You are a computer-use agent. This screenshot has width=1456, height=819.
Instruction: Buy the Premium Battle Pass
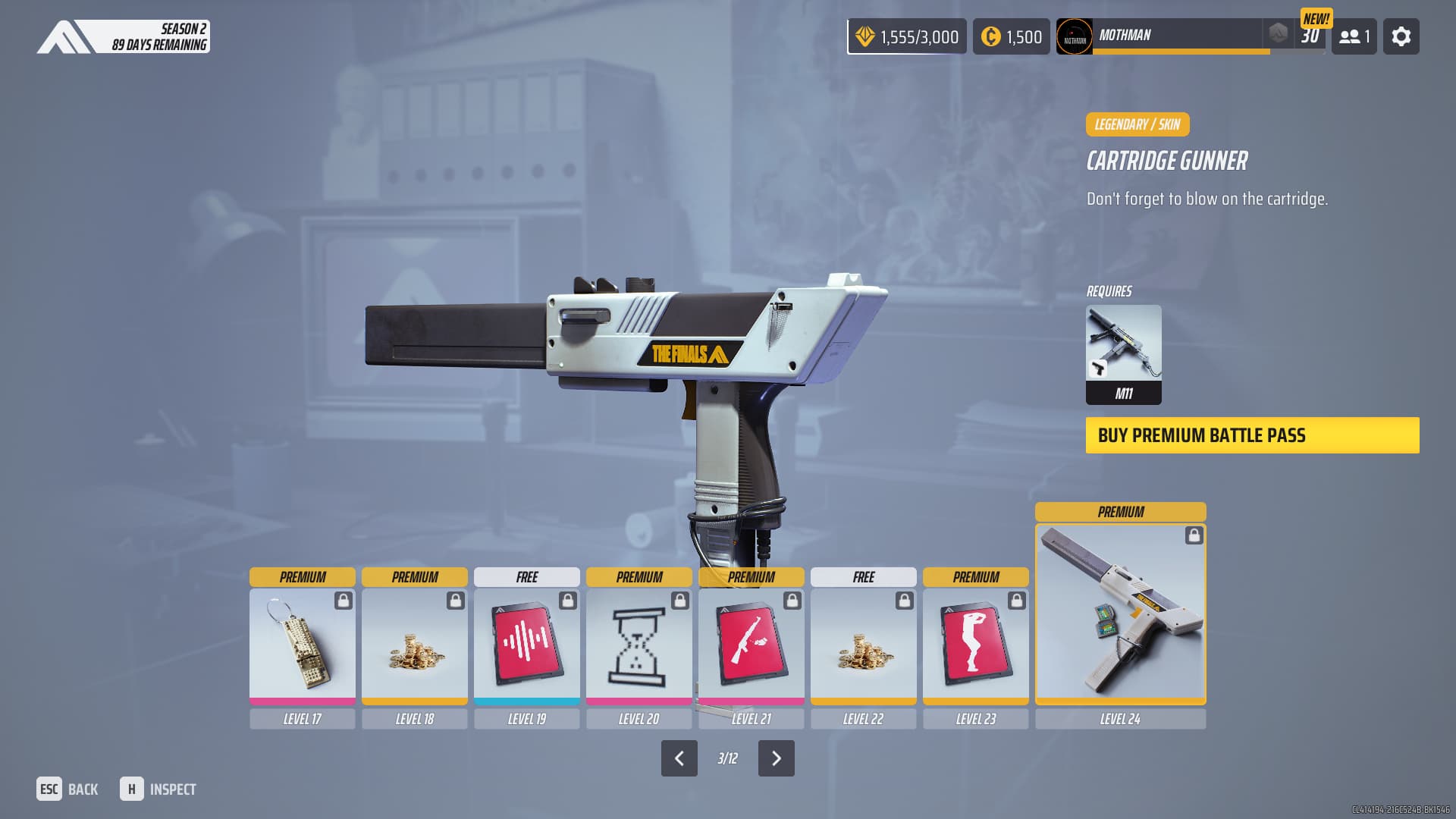tap(1252, 435)
